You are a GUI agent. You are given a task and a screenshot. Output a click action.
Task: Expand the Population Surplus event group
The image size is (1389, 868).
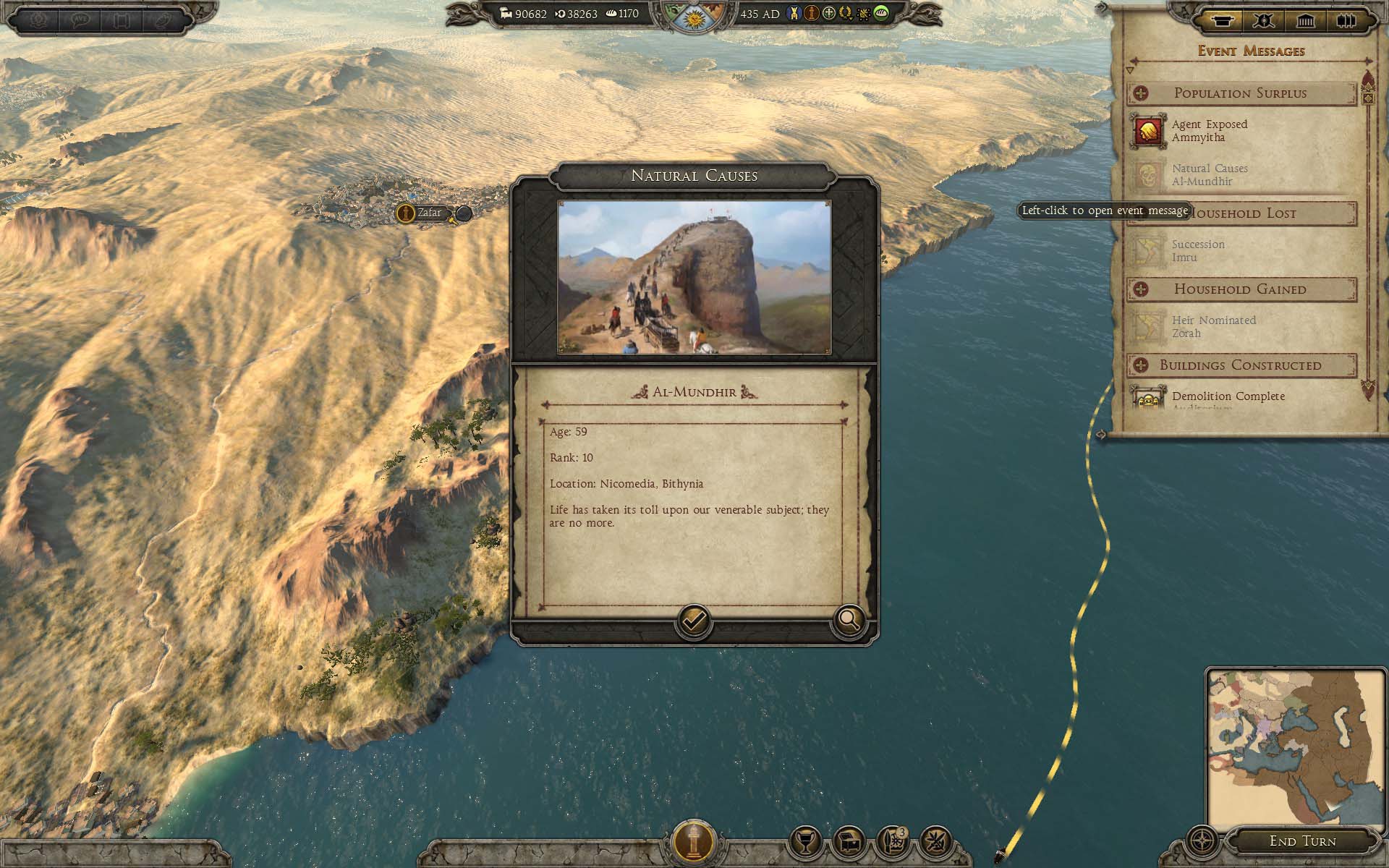pos(1141,93)
